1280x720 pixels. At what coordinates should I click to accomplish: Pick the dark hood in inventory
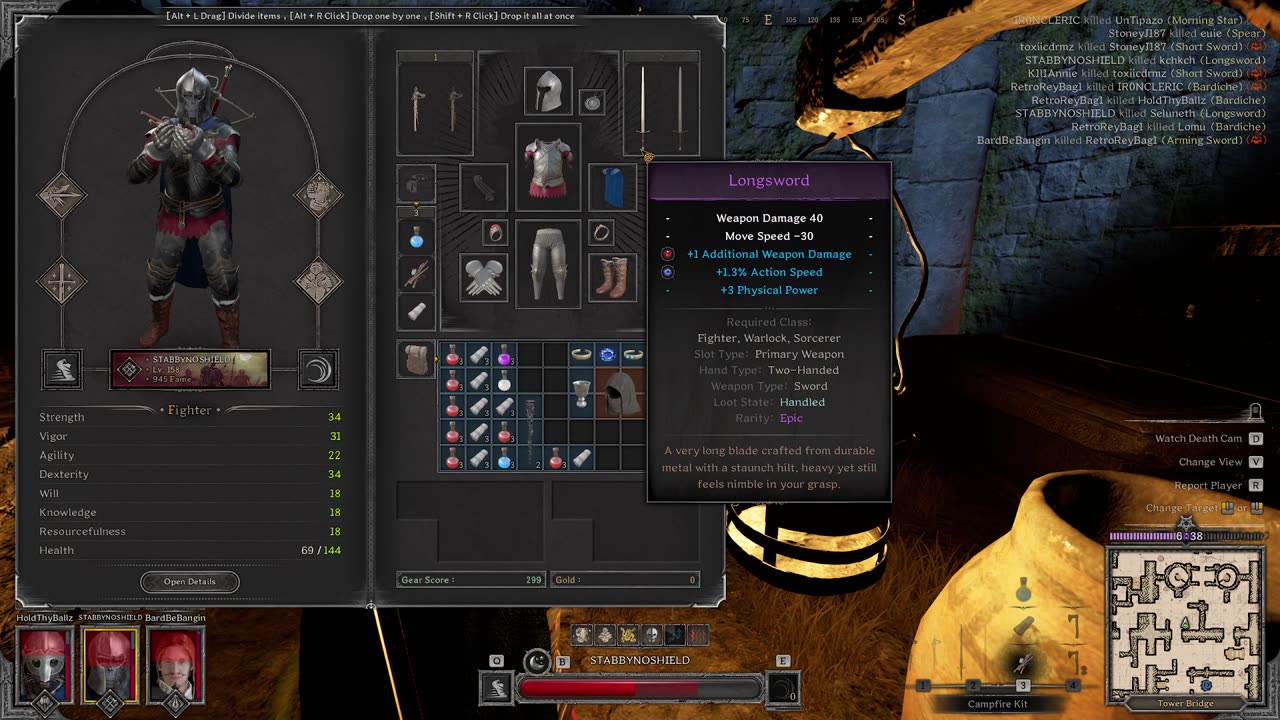click(620, 393)
